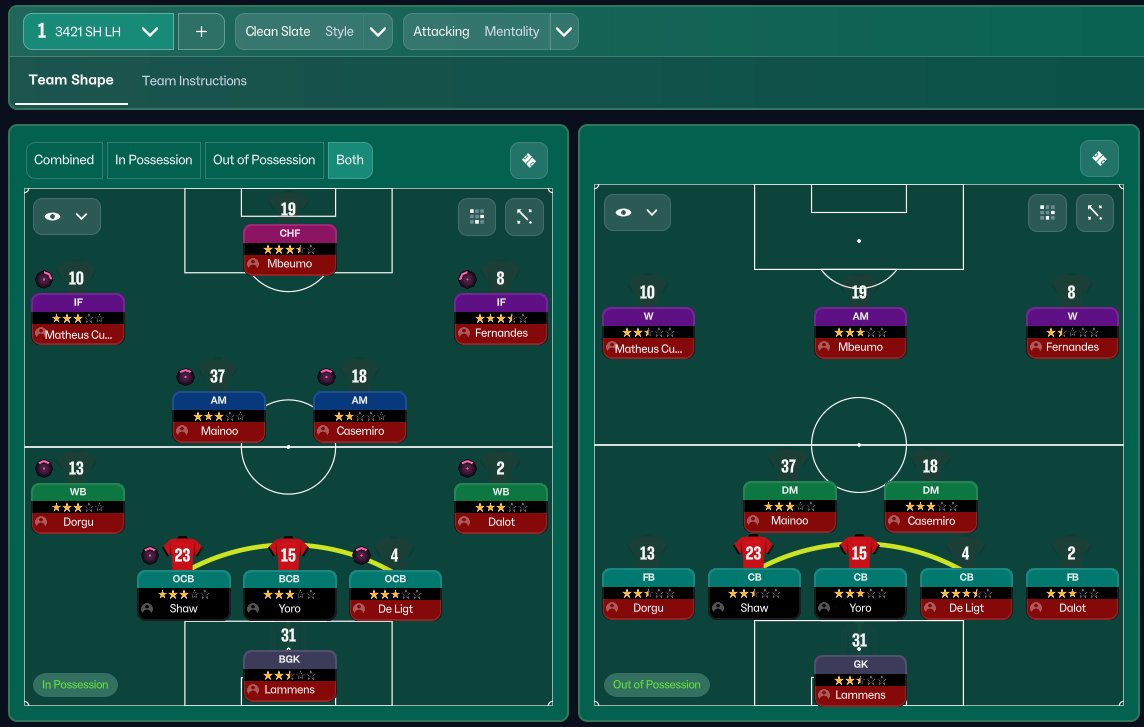This screenshot has height=727, width=1144.
Task: Choose the Combined view option
Action: click(x=64, y=160)
